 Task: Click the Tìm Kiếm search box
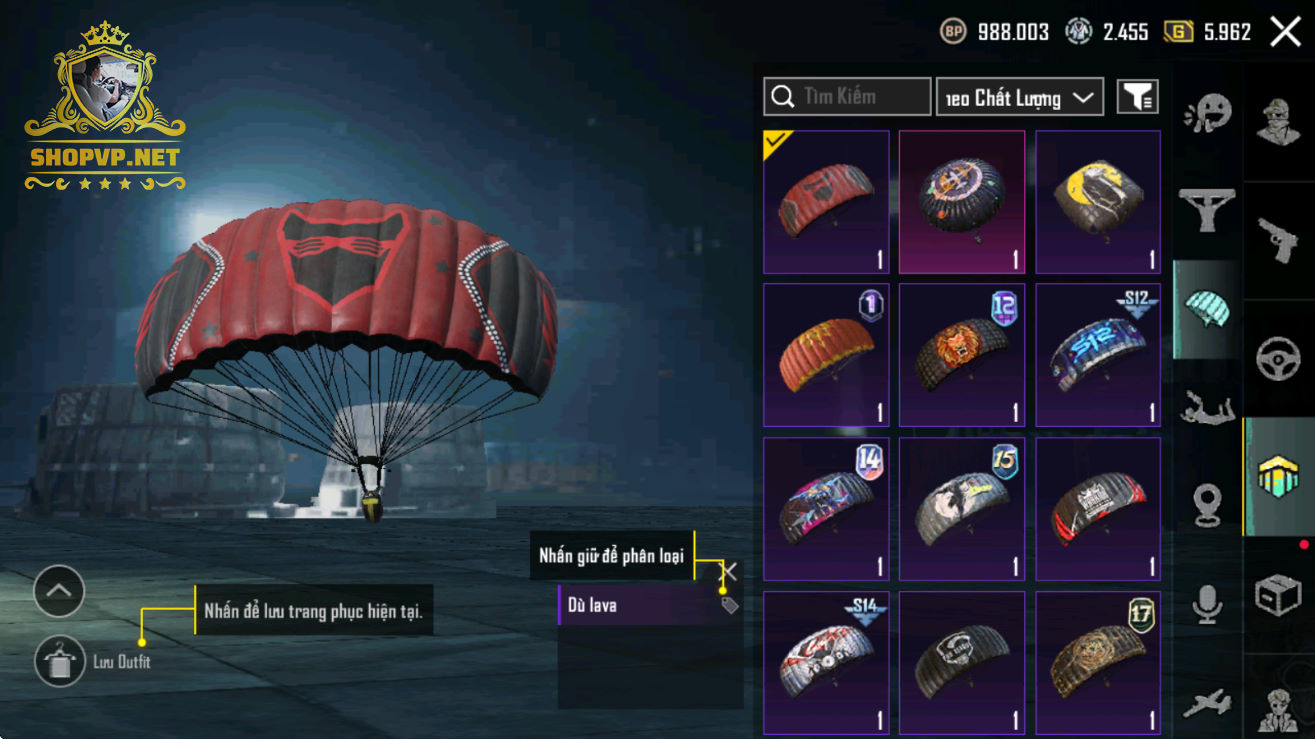[847, 97]
